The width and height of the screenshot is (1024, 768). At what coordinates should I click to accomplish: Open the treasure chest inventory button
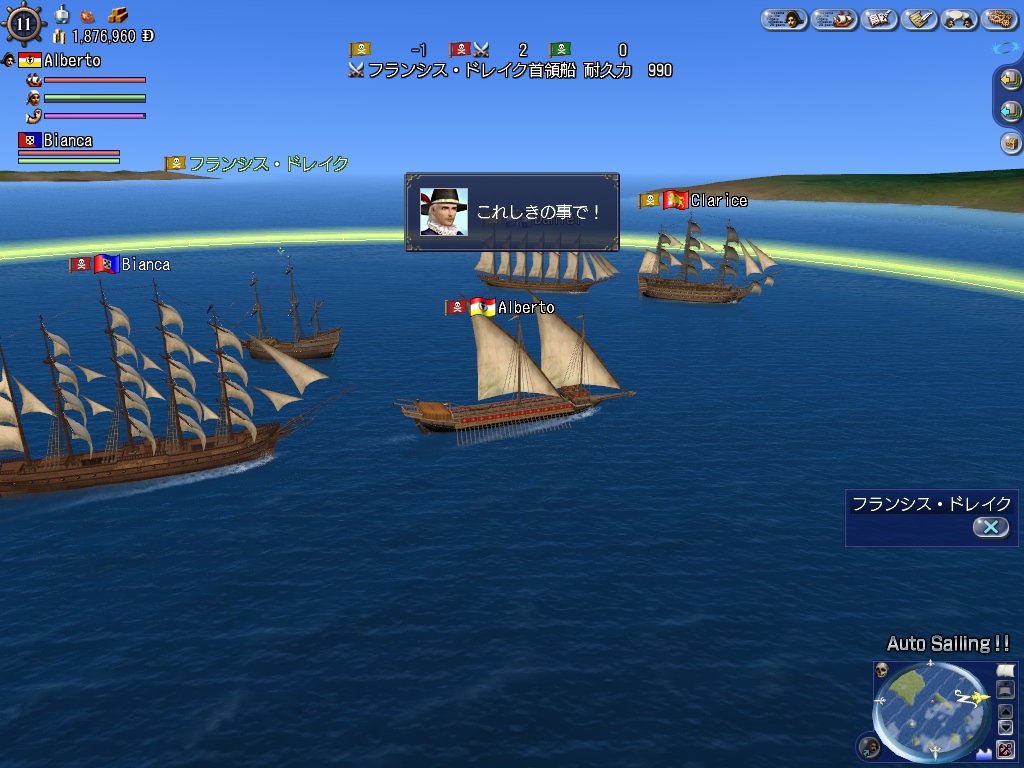[x=1010, y=143]
